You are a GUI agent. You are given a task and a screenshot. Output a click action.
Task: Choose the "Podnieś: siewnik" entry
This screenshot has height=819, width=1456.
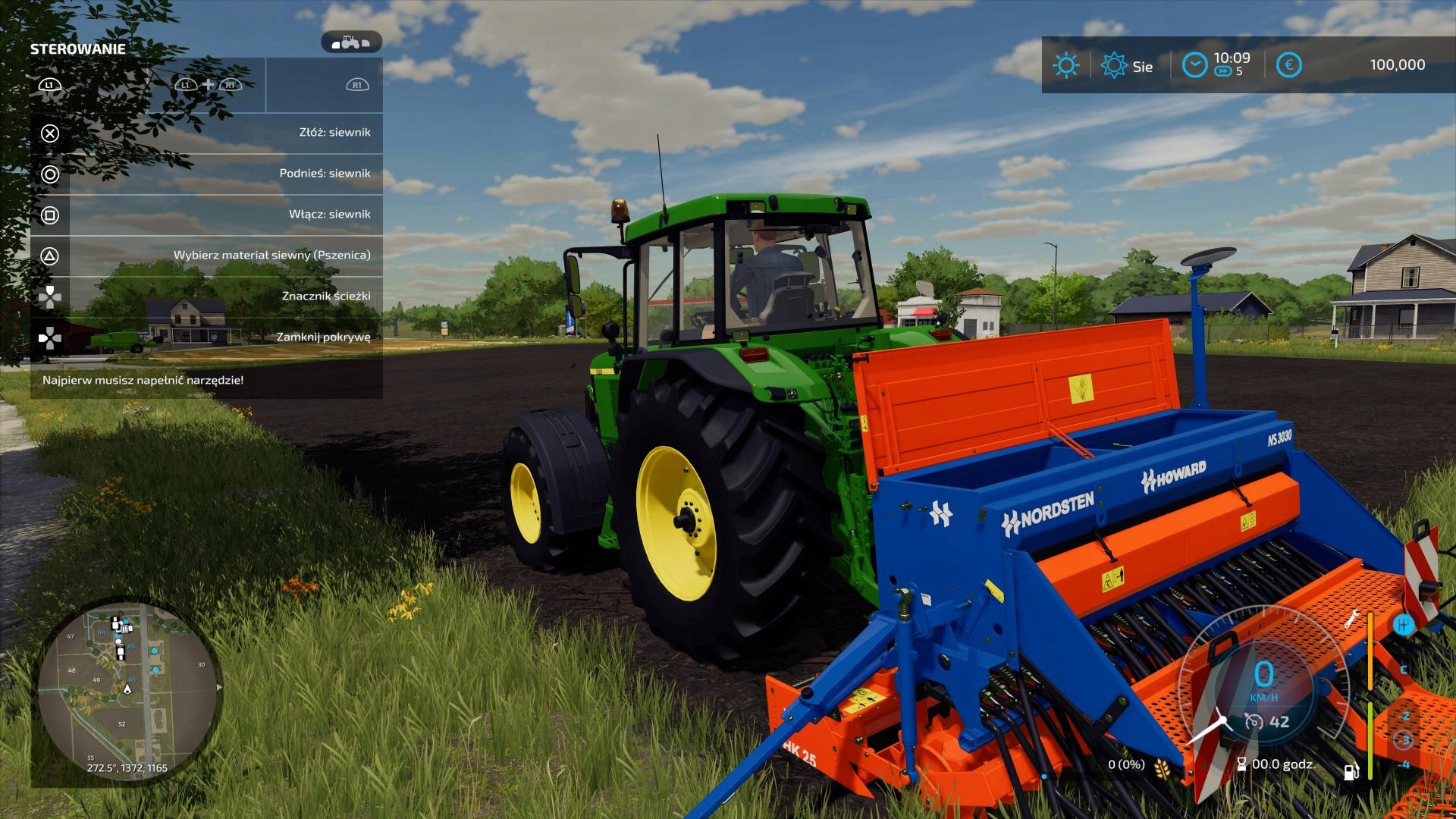[x=206, y=174]
